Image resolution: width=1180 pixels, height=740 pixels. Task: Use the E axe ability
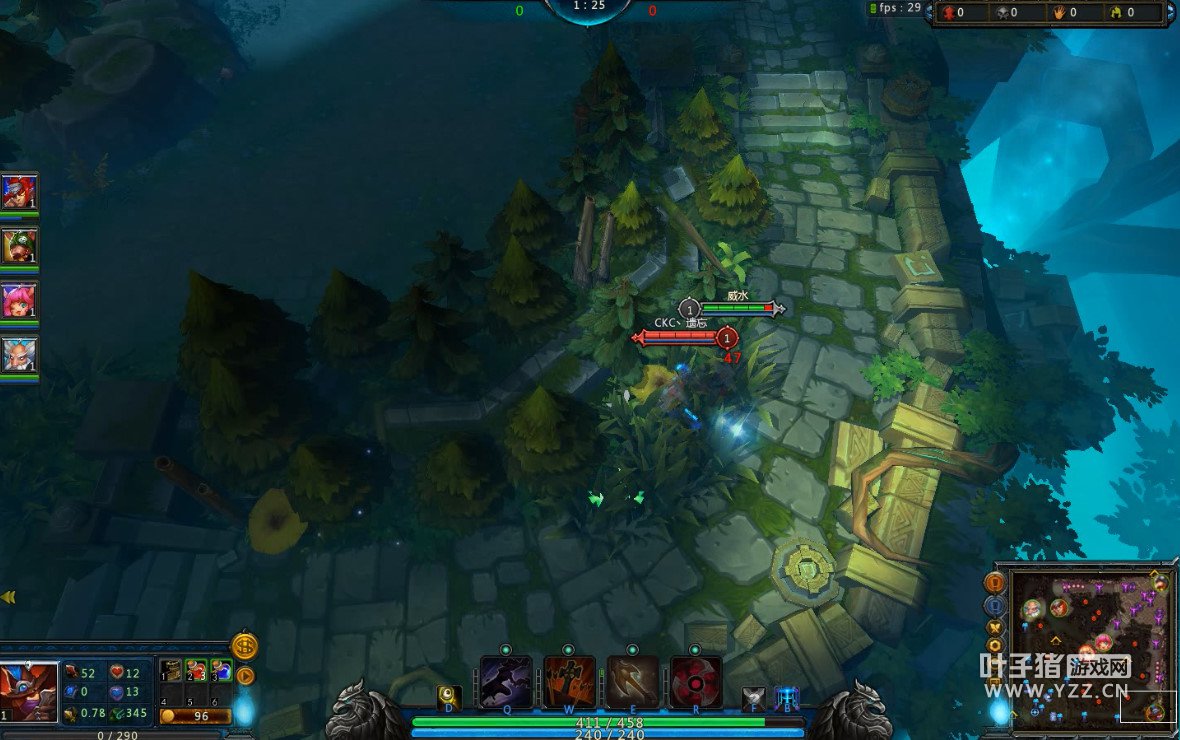(633, 682)
